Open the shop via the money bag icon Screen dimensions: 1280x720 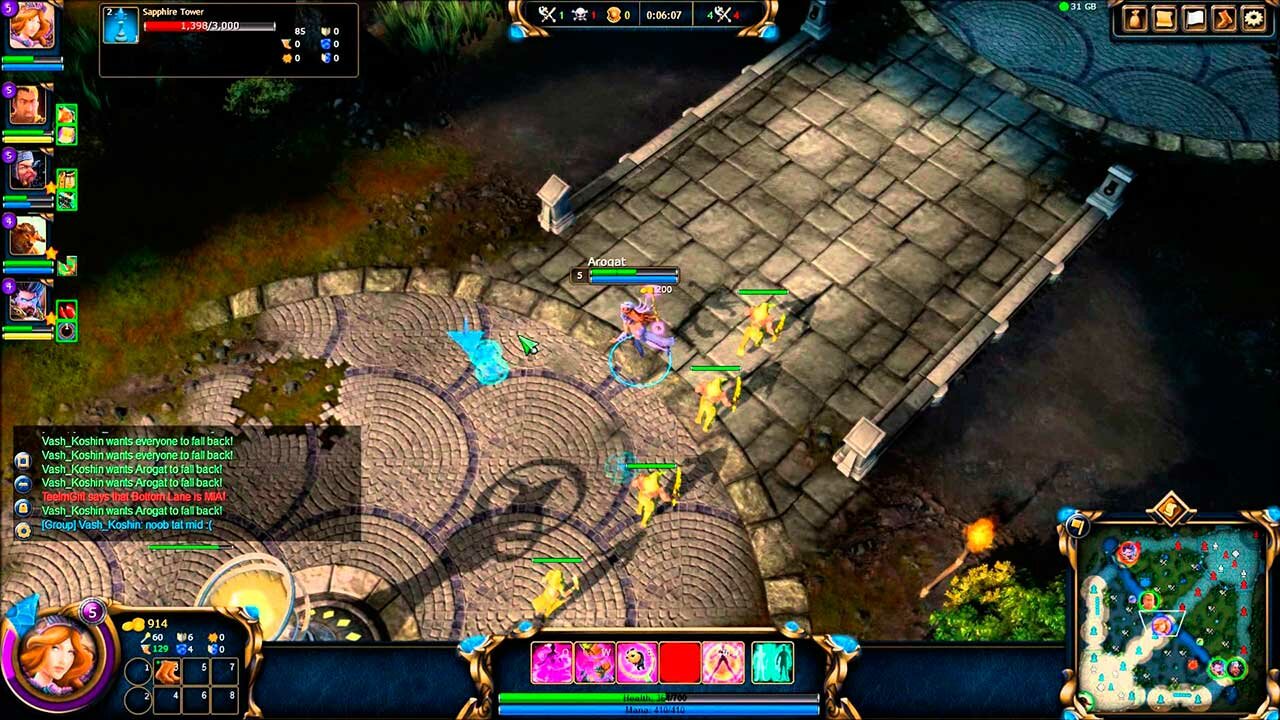coord(1136,19)
